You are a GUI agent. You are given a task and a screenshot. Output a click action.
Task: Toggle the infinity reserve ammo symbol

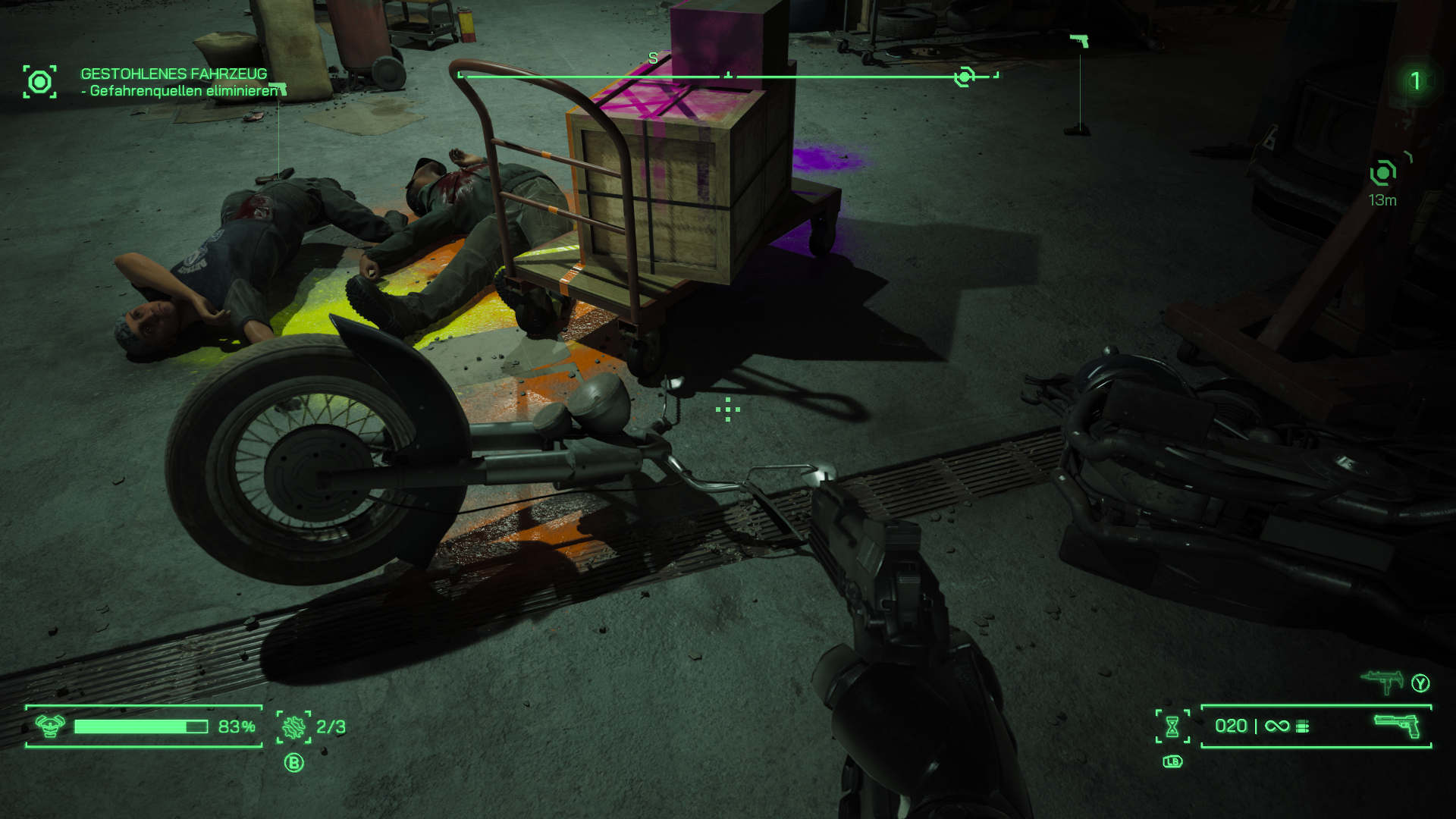point(1278,726)
